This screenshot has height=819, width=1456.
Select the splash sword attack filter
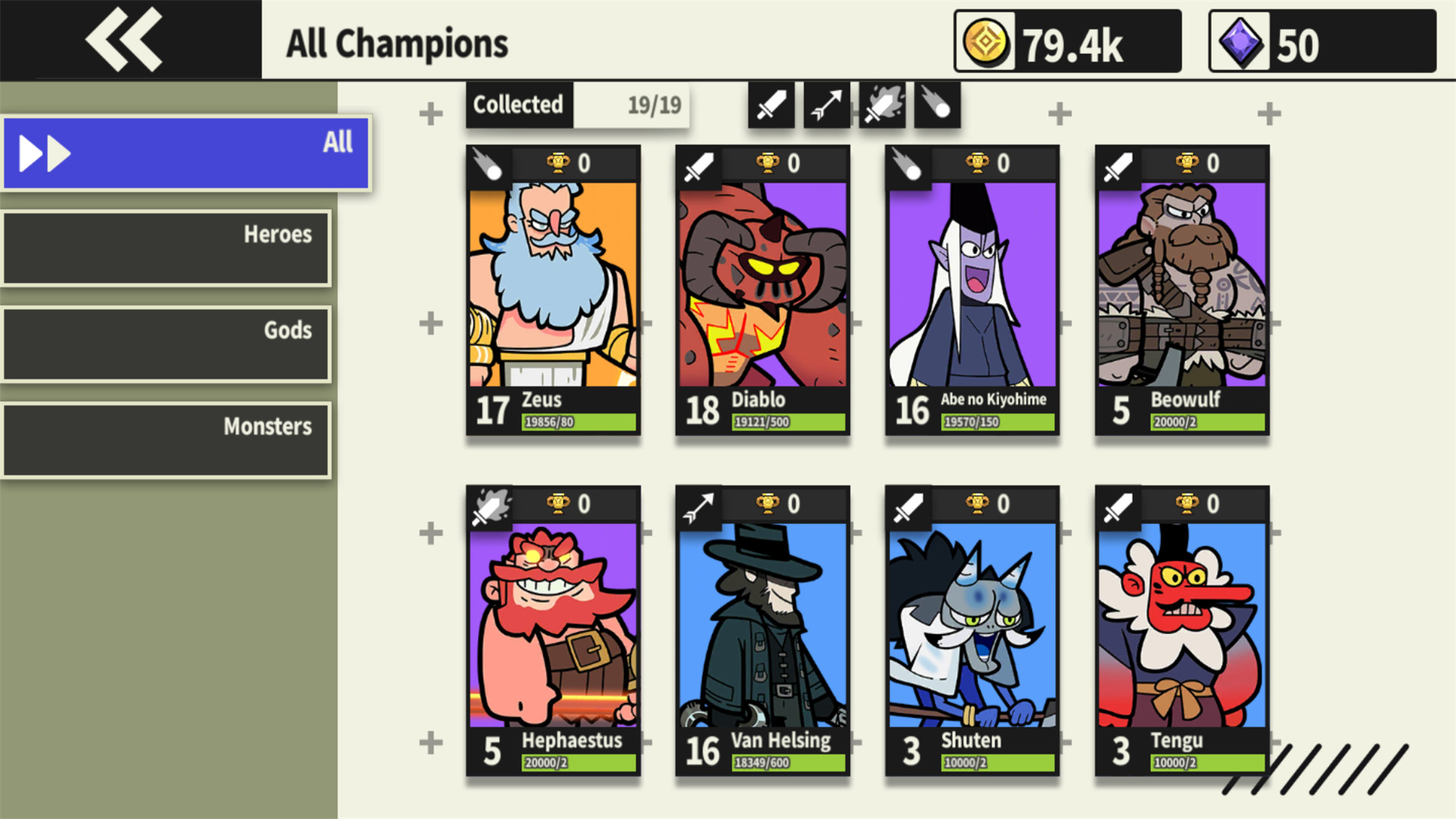pos(881,105)
